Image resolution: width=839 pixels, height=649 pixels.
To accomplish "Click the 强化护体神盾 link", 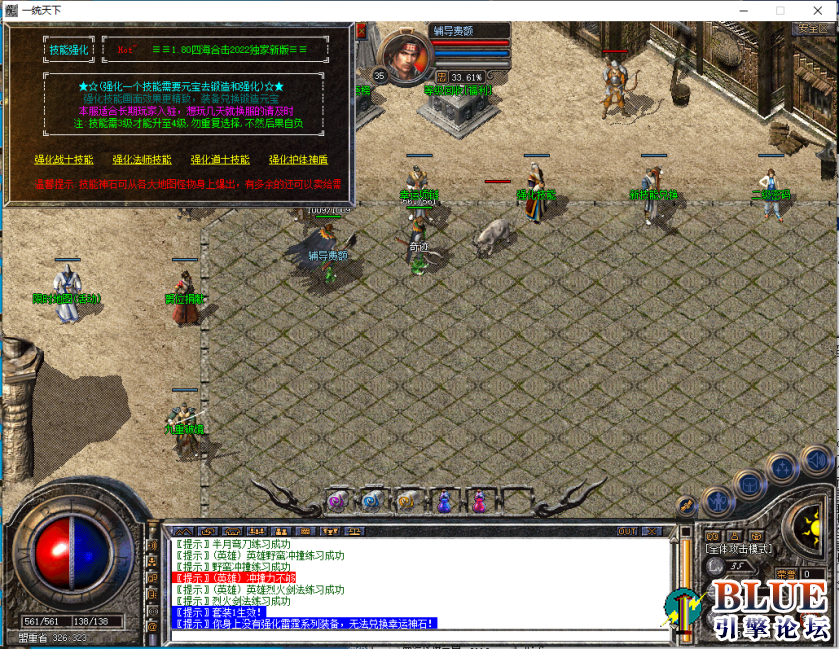I will (x=298, y=160).
